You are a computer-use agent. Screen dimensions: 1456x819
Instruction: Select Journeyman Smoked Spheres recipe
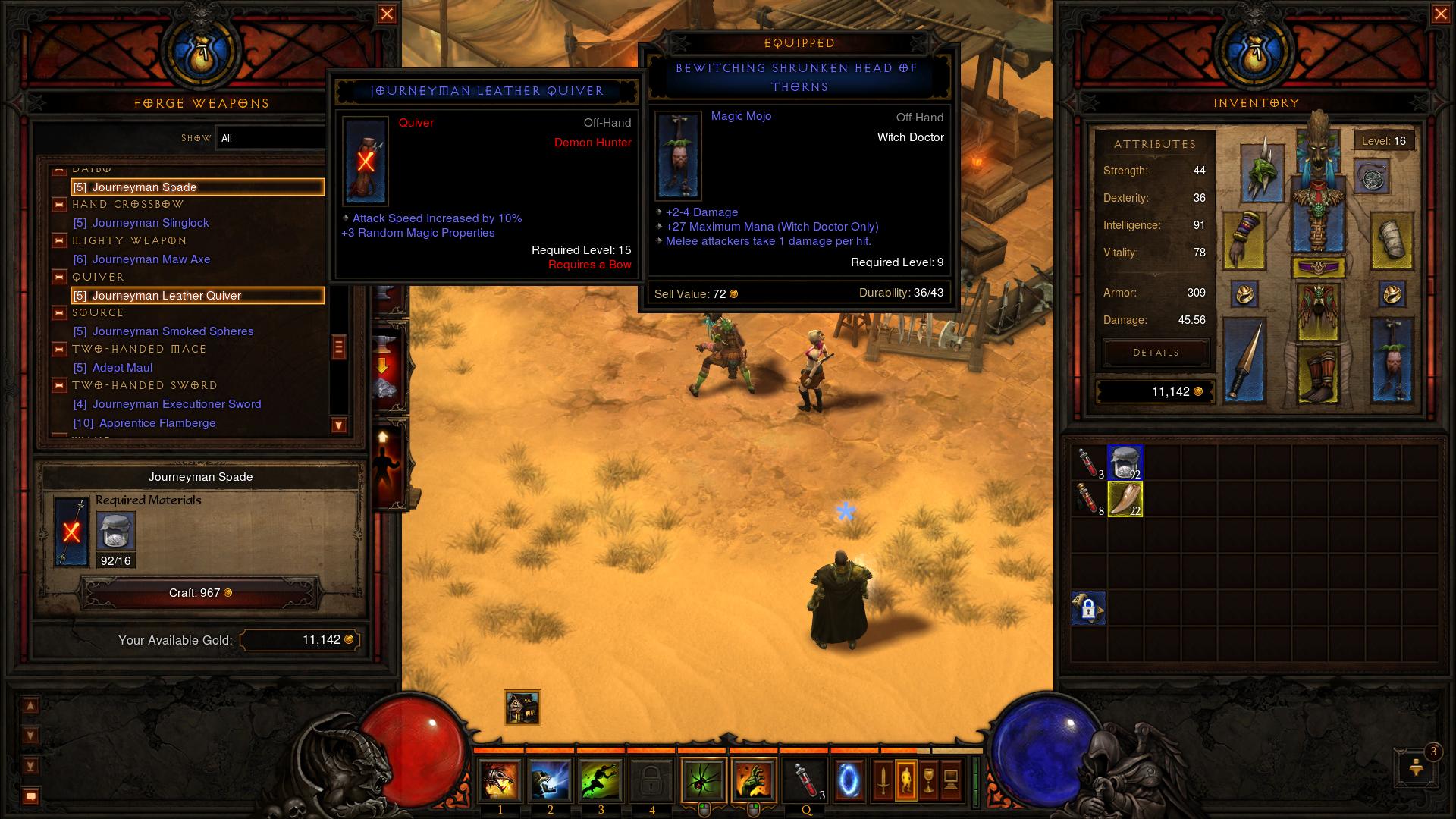[172, 331]
